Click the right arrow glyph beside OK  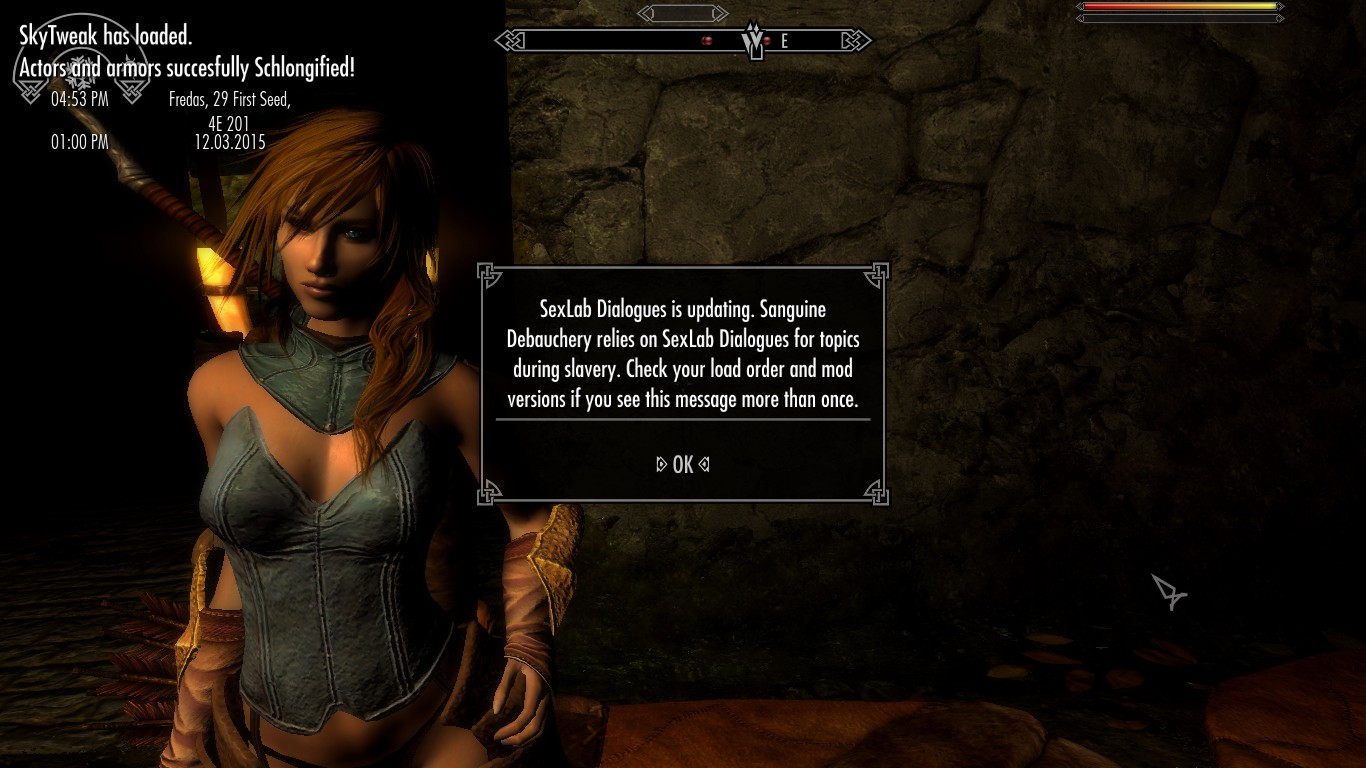pyautogui.click(x=706, y=463)
